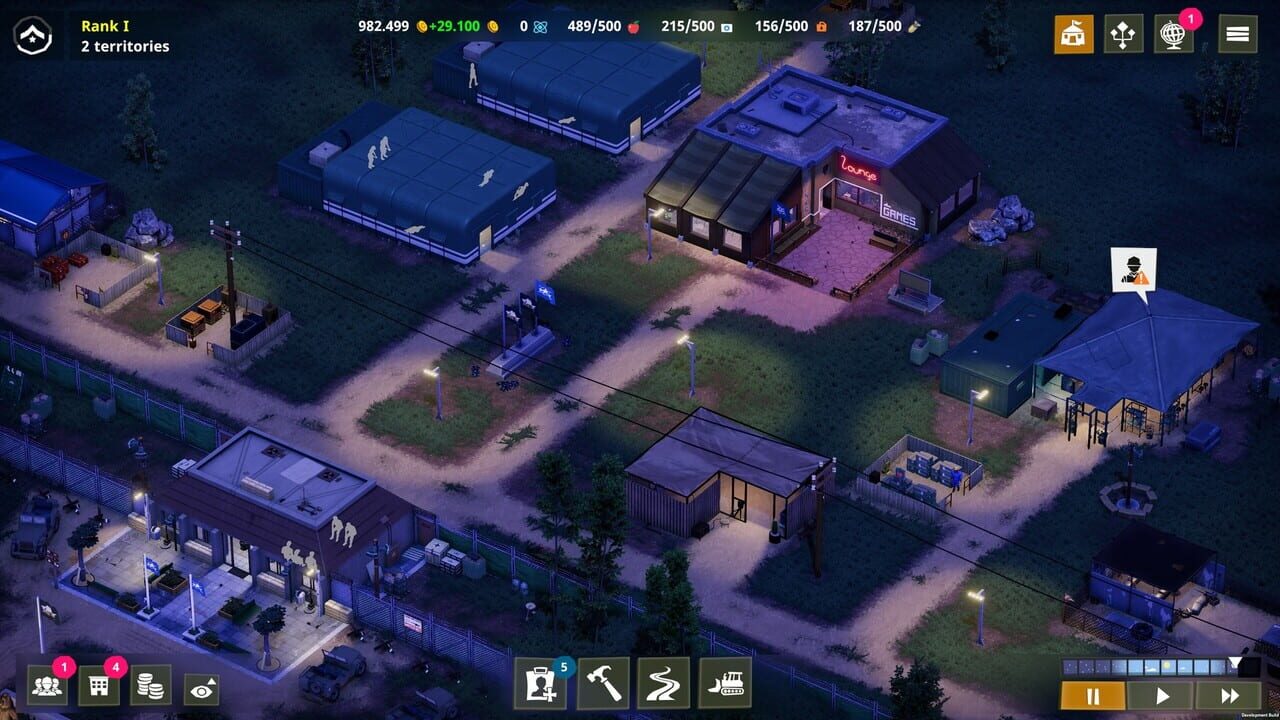Open Rank I headquarters emblem menu
This screenshot has height=720, width=1280.
[x=35, y=35]
